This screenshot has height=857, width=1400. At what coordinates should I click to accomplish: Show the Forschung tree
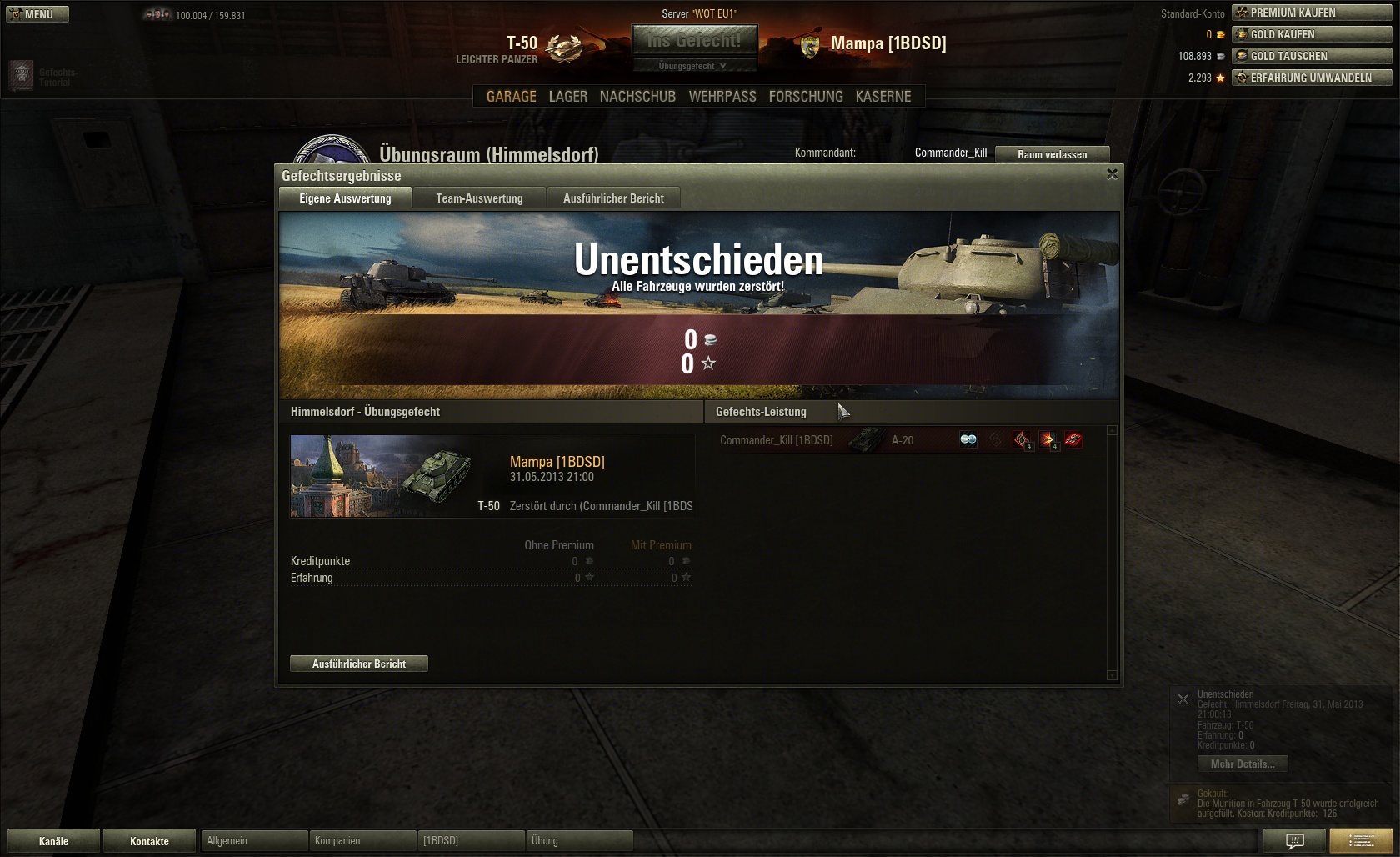(806, 97)
